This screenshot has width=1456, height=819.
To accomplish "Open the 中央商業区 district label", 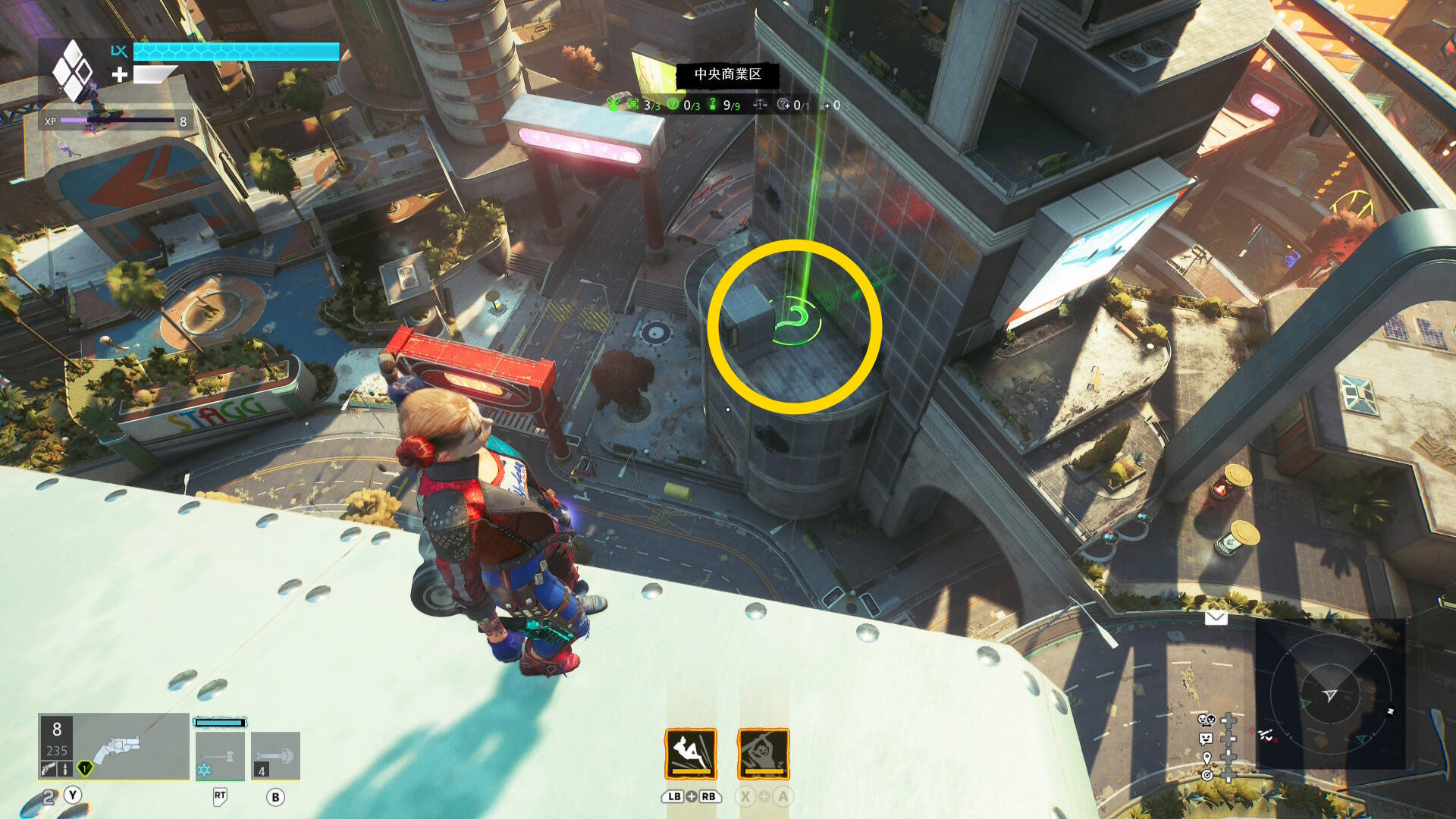I will (x=727, y=74).
